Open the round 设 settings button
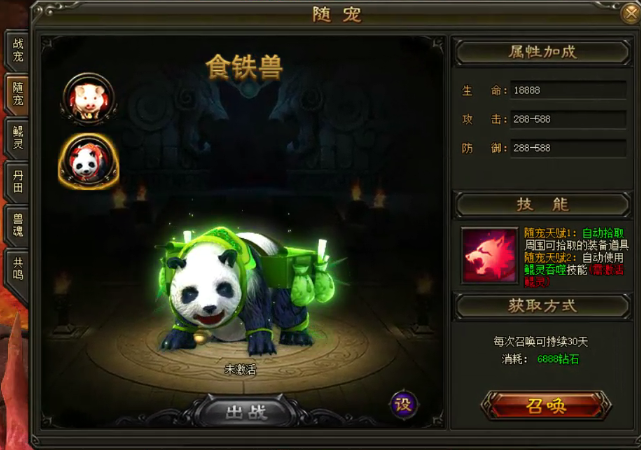Image resolution: width=641 pixels, height=450 pixels. (x=403, y=403)
